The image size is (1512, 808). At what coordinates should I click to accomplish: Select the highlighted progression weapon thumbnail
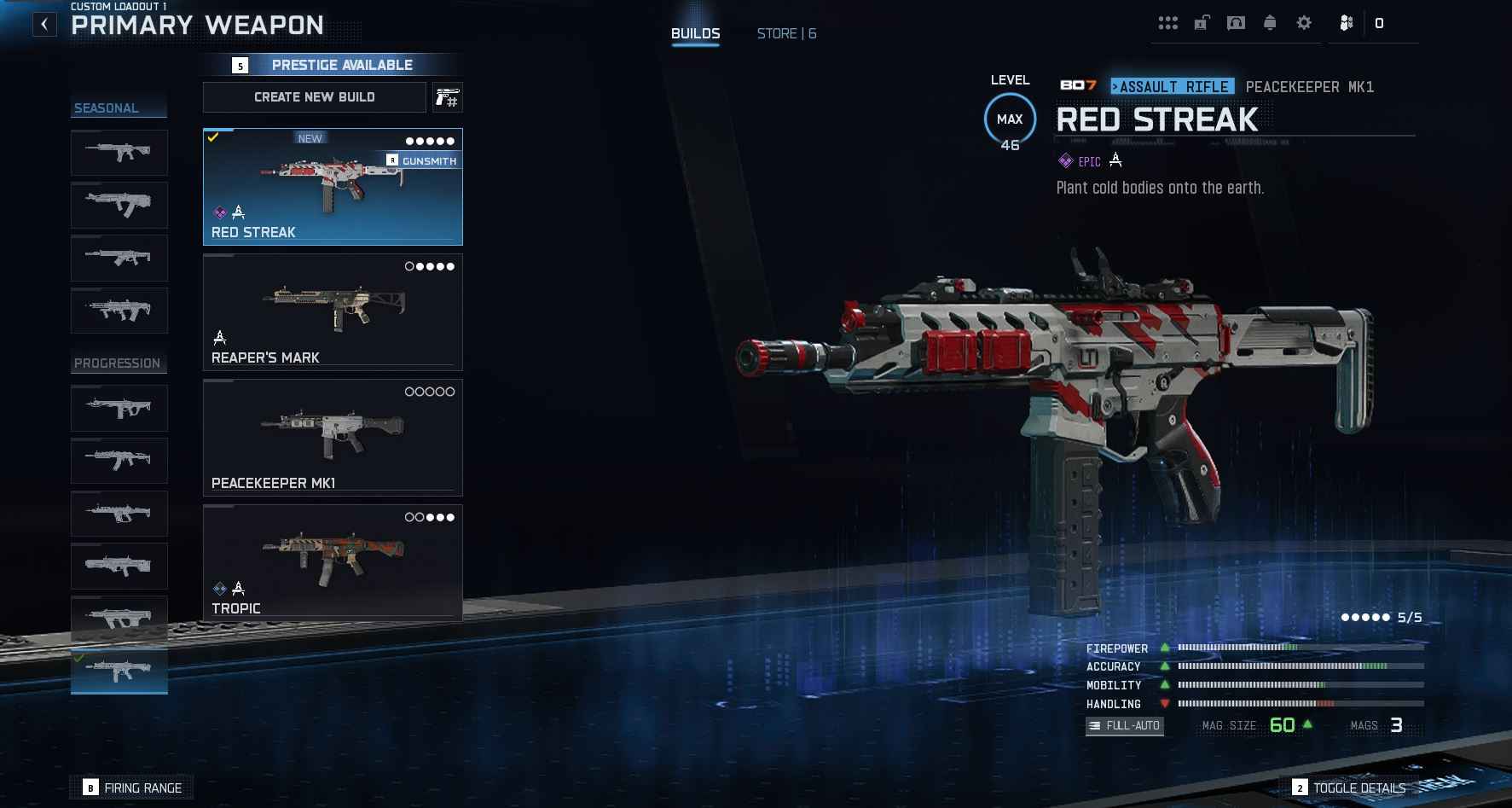[x=119, y=671]
